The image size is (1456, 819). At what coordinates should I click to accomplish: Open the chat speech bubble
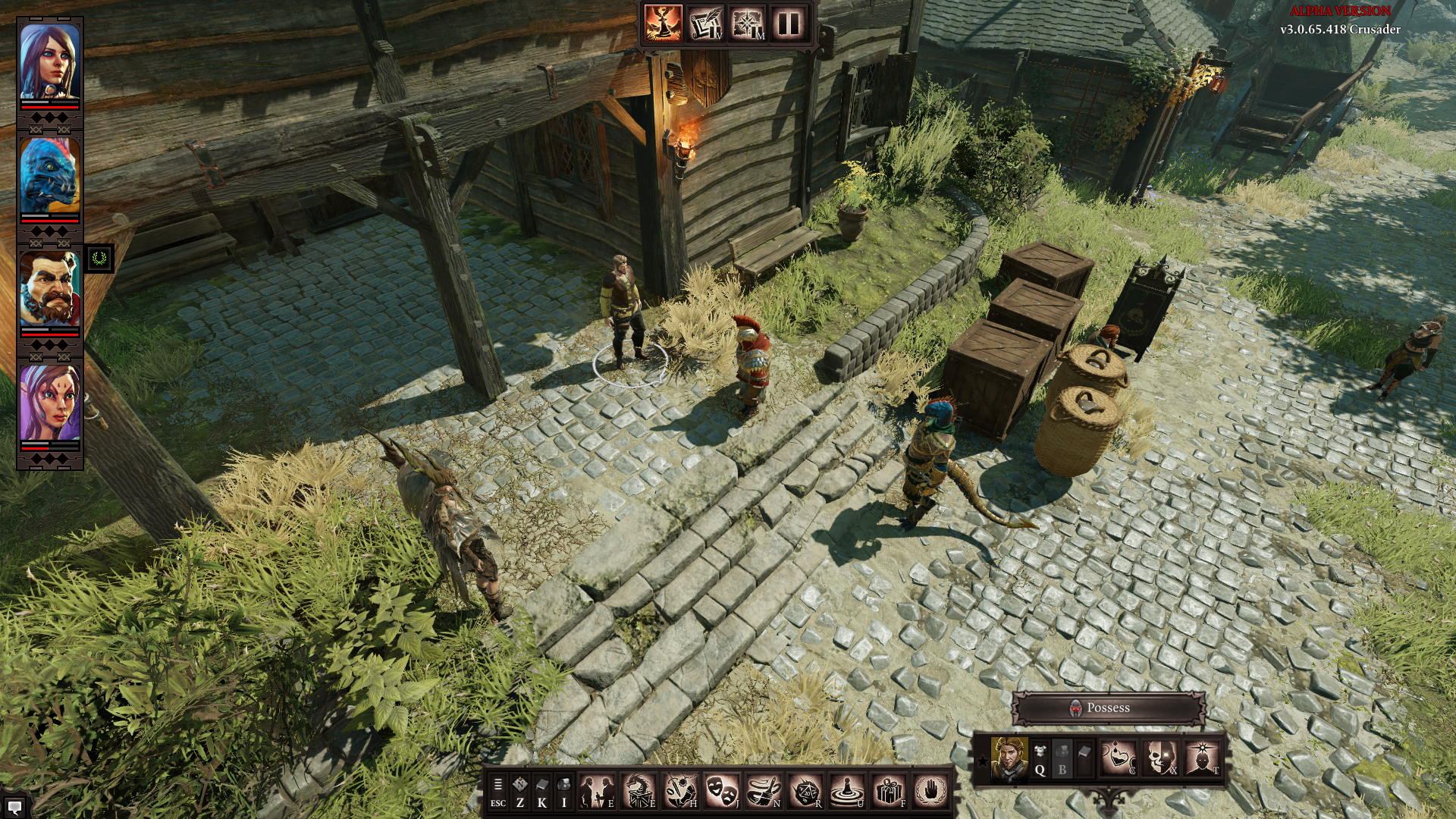(14, 807)
